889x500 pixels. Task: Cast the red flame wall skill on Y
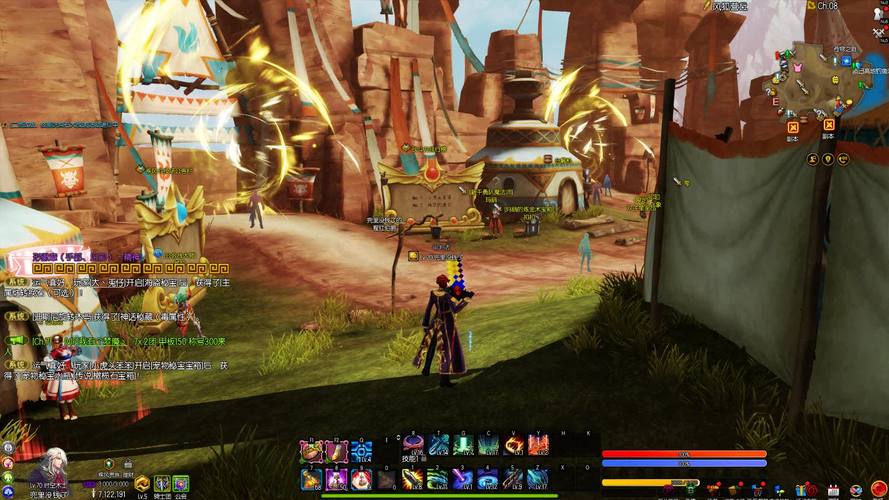(539, 445)
